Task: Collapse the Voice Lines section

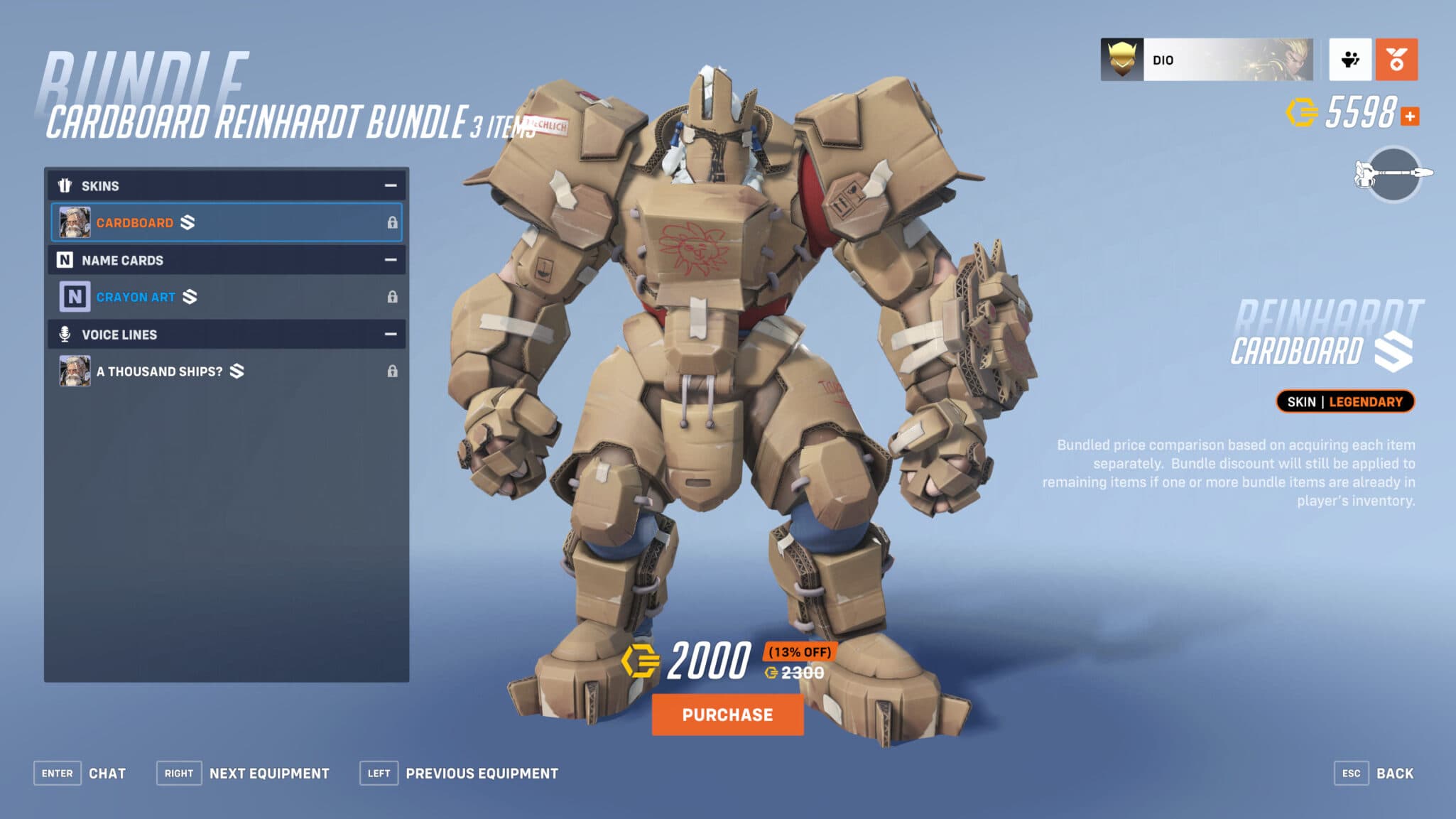Action: point(390,334)
